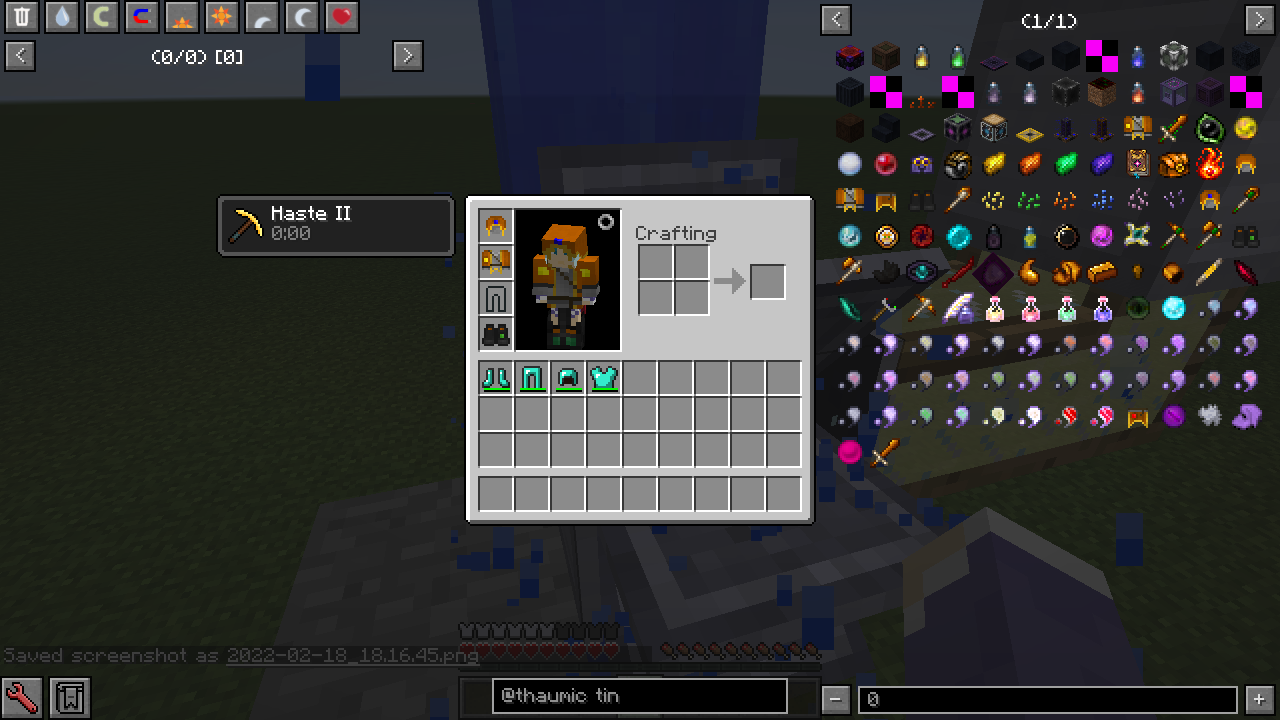The height and width of the screenshot is (720, 1280).
Task: Select the trash delete-mode icon
Action: click(x=21, y=17)
